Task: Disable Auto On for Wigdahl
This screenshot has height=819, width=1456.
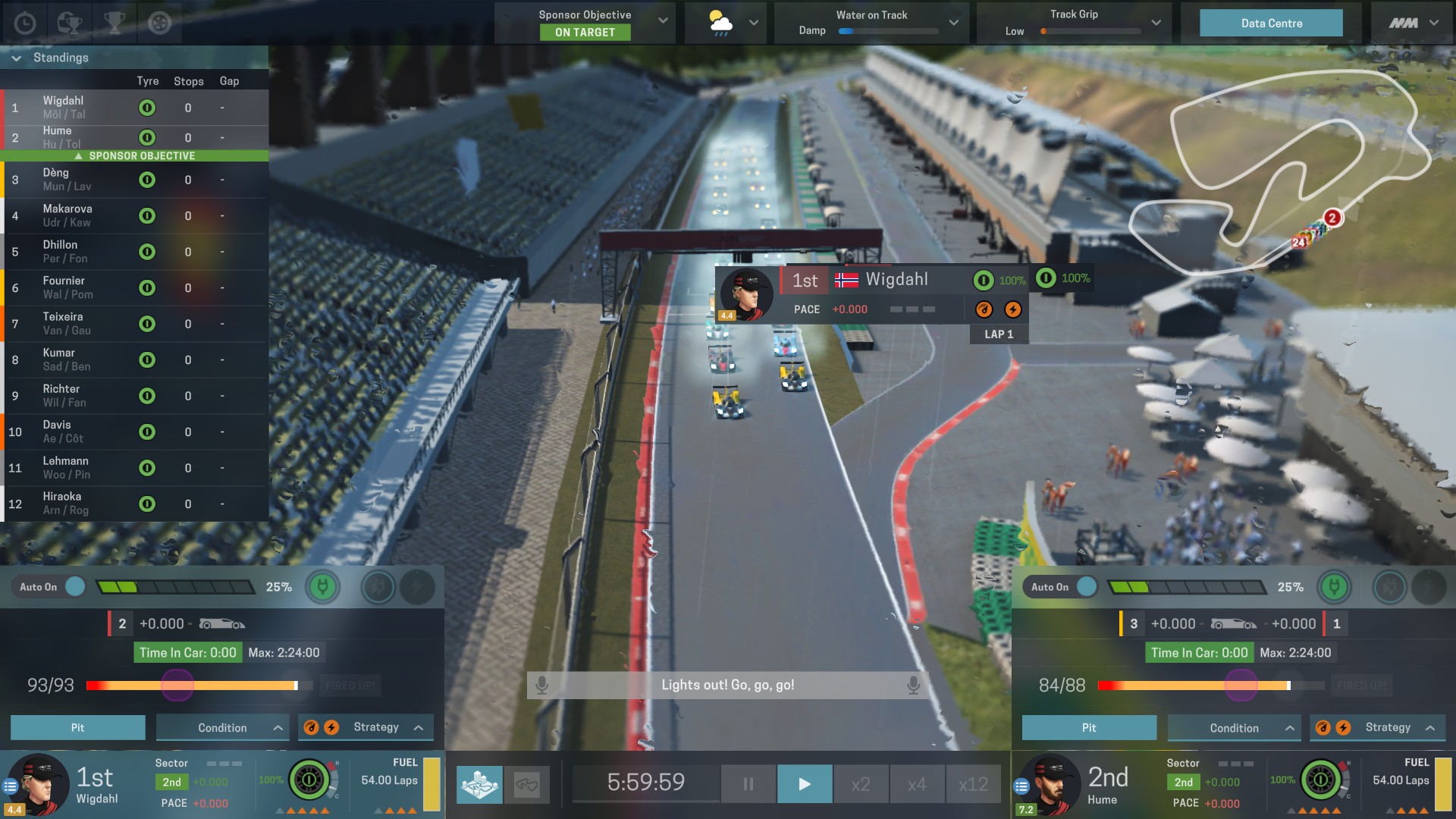Action: [75, 586]
